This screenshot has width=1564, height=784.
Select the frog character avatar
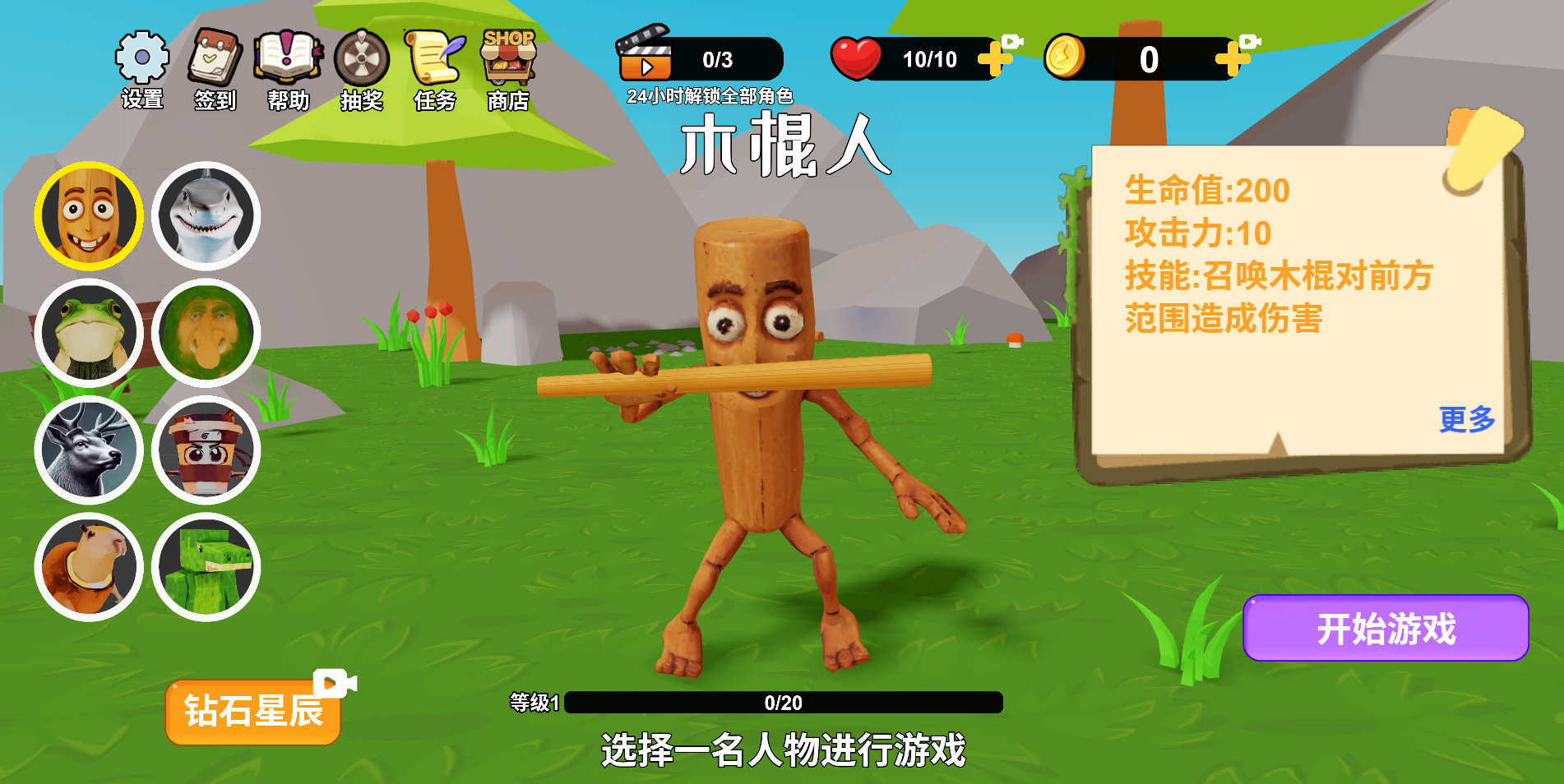click(x=89, y=332)
